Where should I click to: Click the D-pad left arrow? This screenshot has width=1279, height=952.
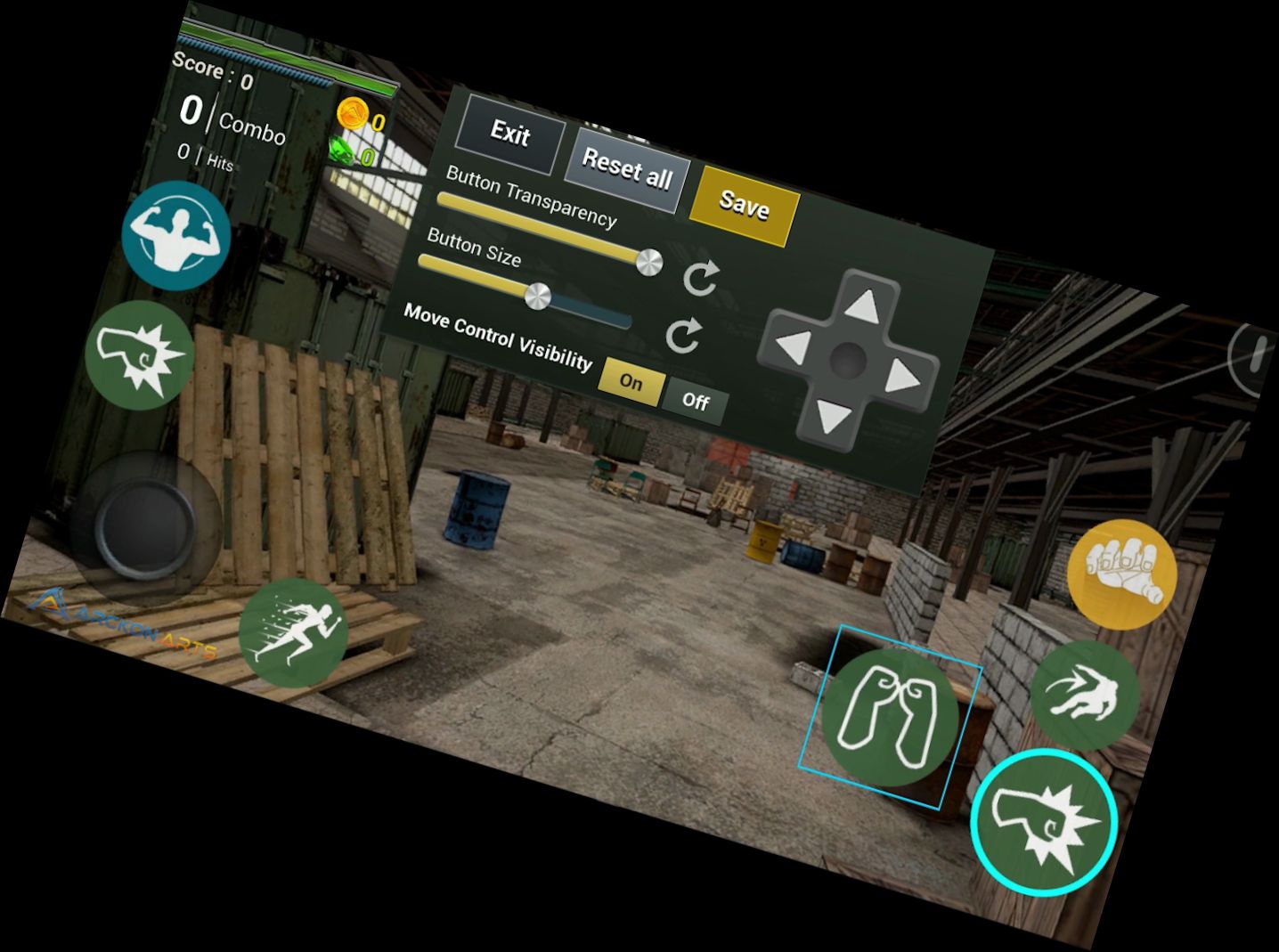[x=793, y=346]
